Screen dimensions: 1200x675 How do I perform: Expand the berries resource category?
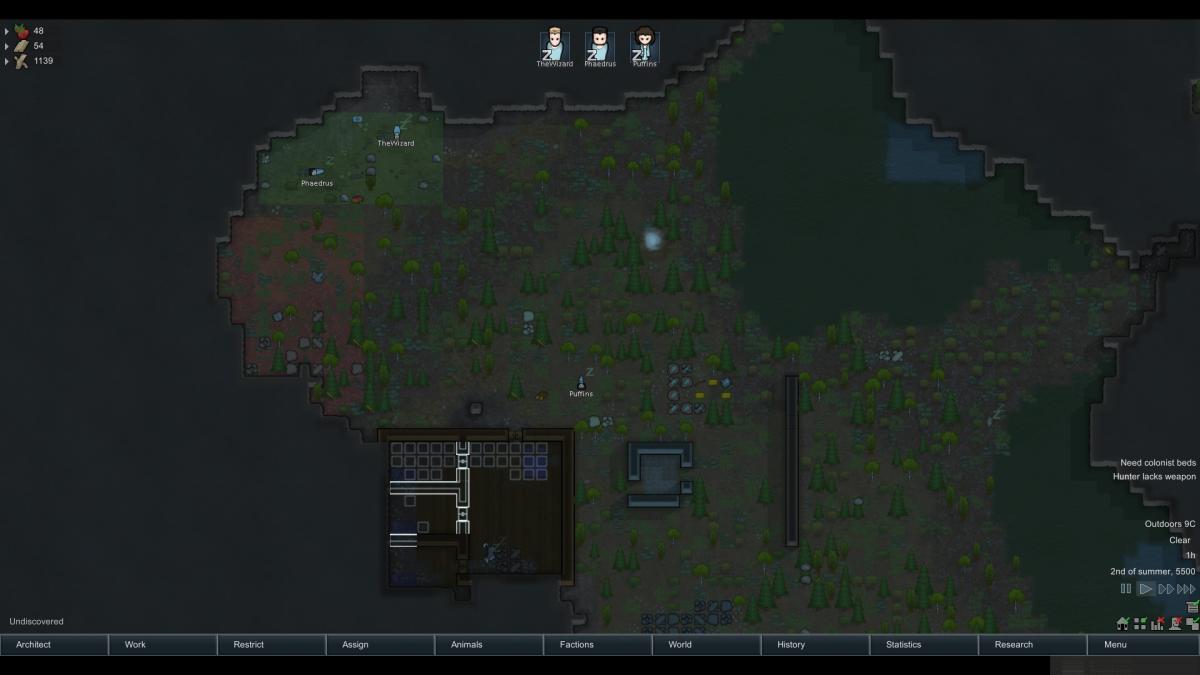click(x=7, y=31)
